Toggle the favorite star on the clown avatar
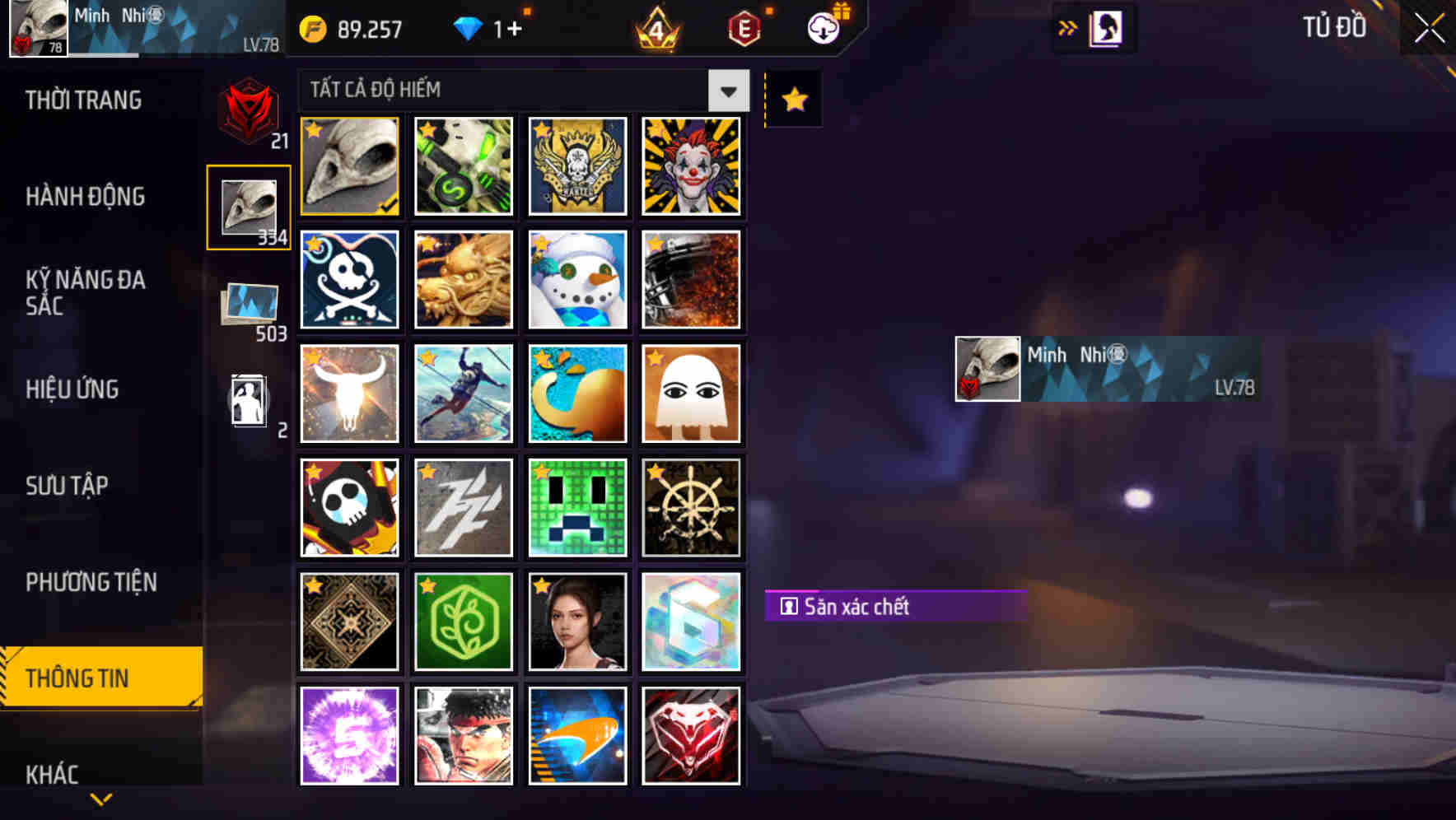This screenshot has width=1456, height=820. 654,128
